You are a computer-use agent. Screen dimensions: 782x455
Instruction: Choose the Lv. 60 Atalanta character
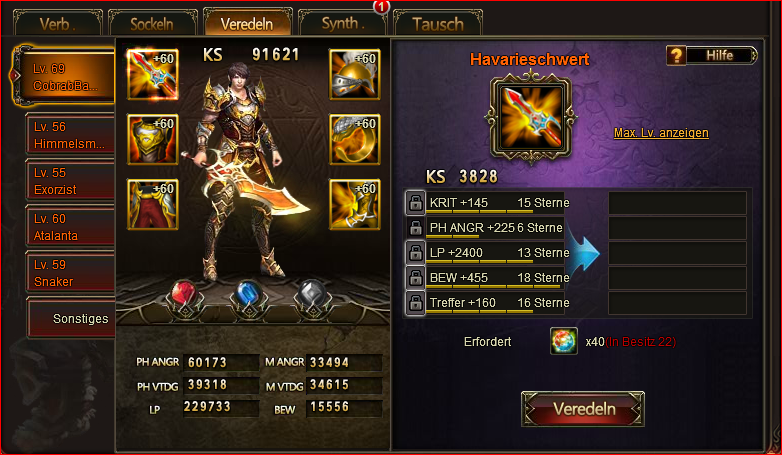pos(70,227)
